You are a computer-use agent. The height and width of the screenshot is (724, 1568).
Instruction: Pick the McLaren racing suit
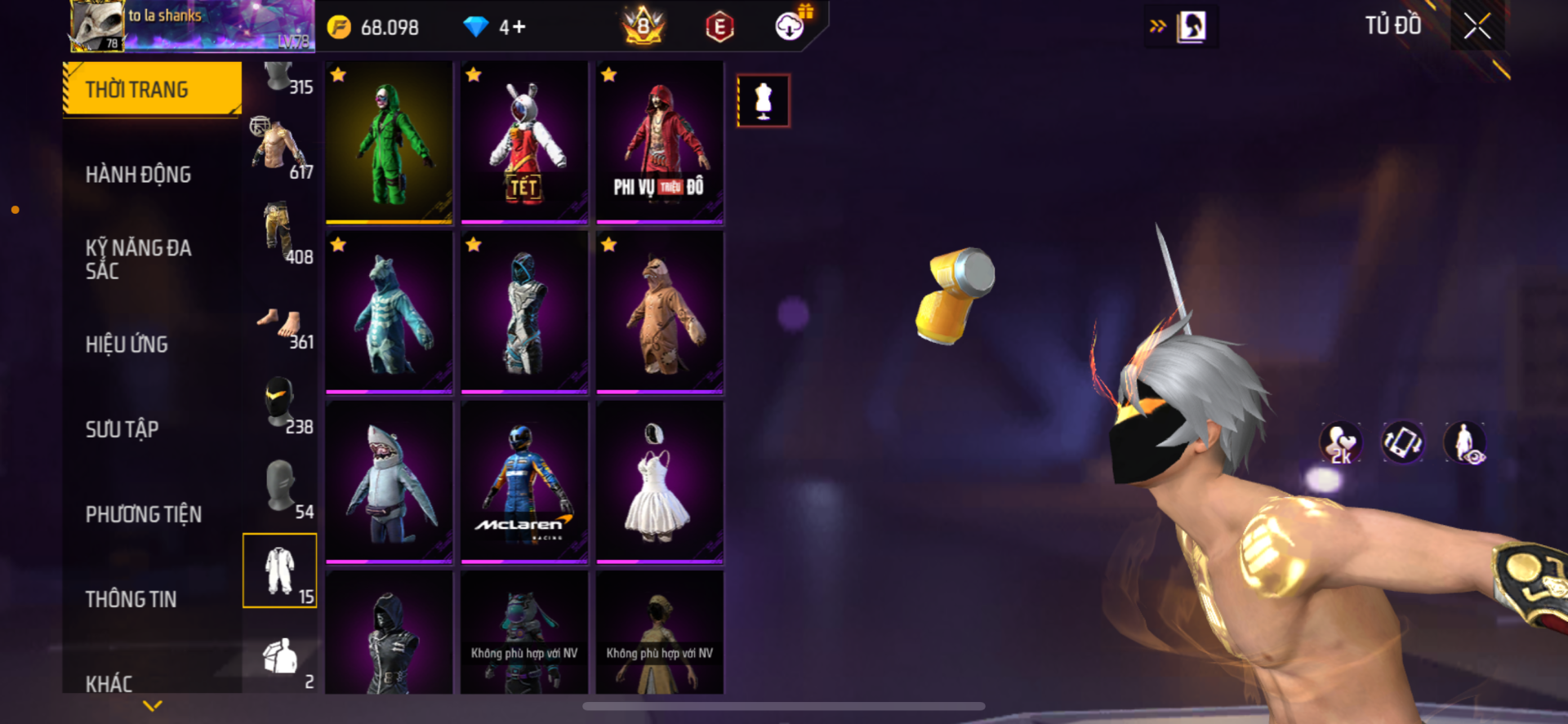523,482
